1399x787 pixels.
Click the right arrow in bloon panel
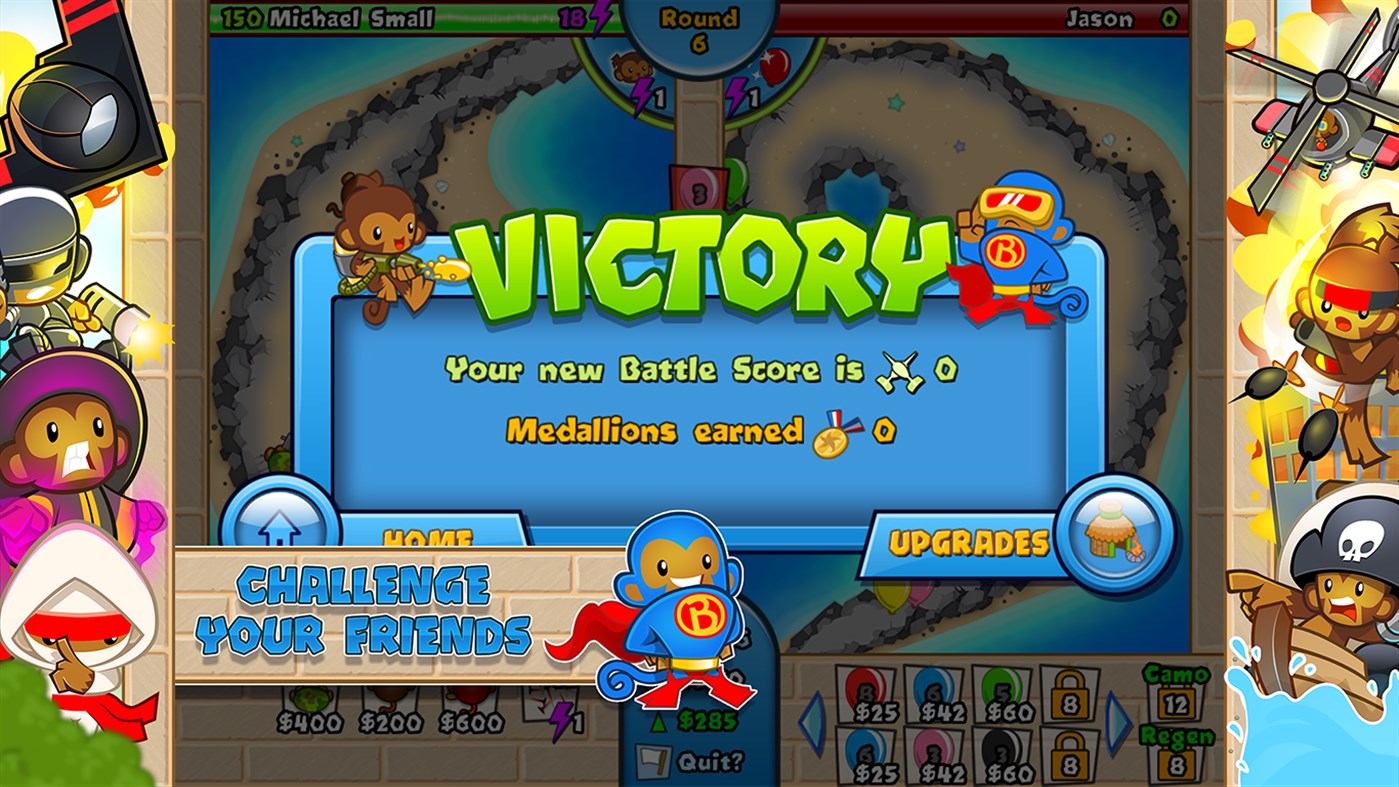coord(1116,720)
